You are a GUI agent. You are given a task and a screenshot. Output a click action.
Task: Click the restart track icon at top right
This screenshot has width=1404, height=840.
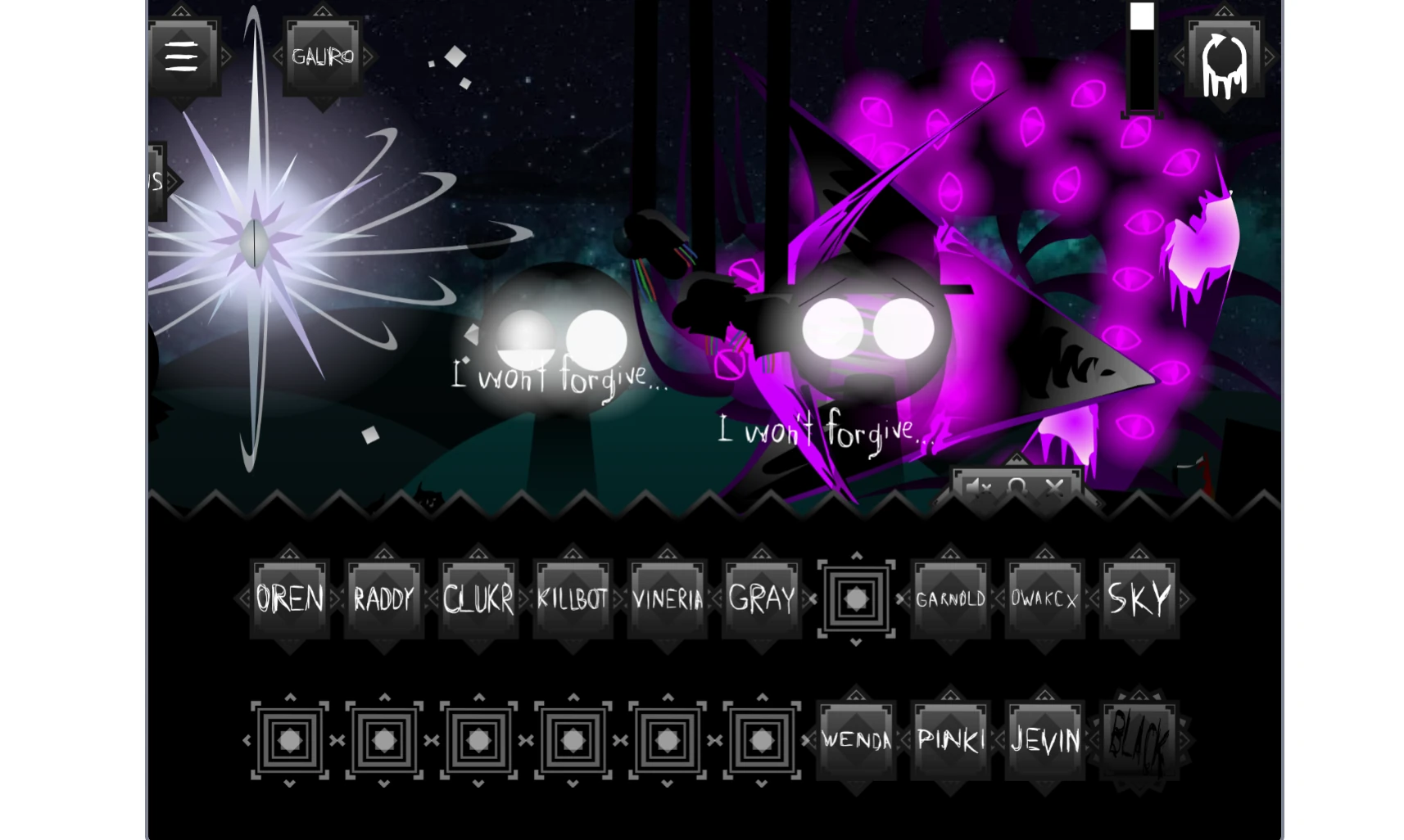point(1223,57)
